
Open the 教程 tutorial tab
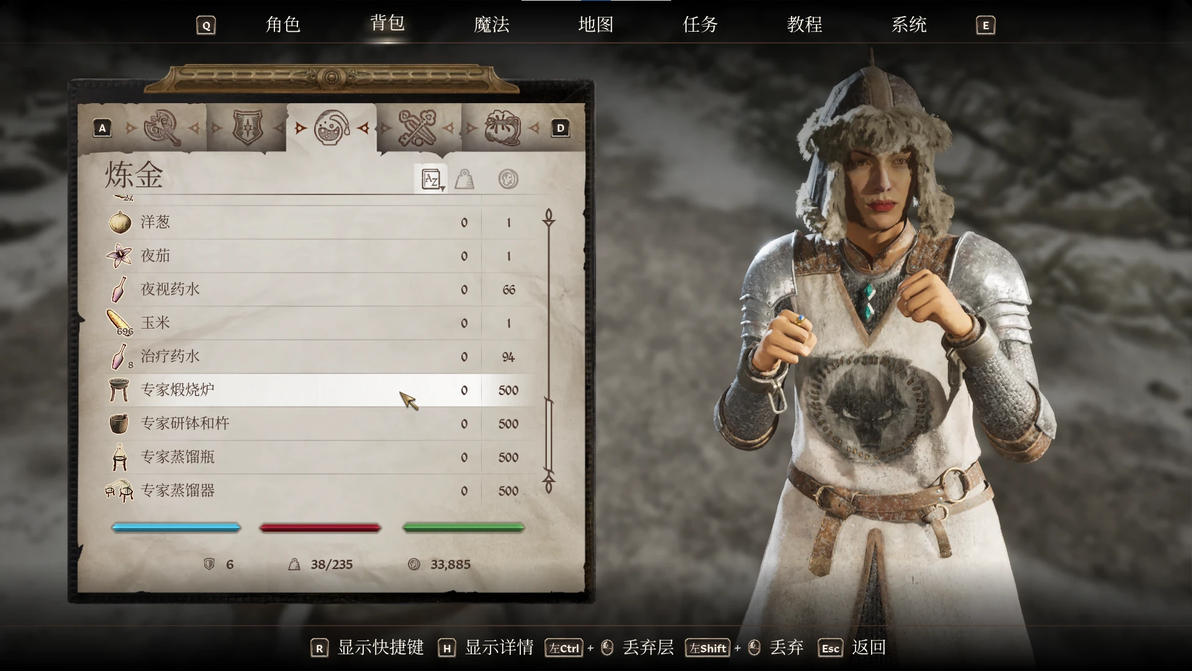[x=804, y=25]
